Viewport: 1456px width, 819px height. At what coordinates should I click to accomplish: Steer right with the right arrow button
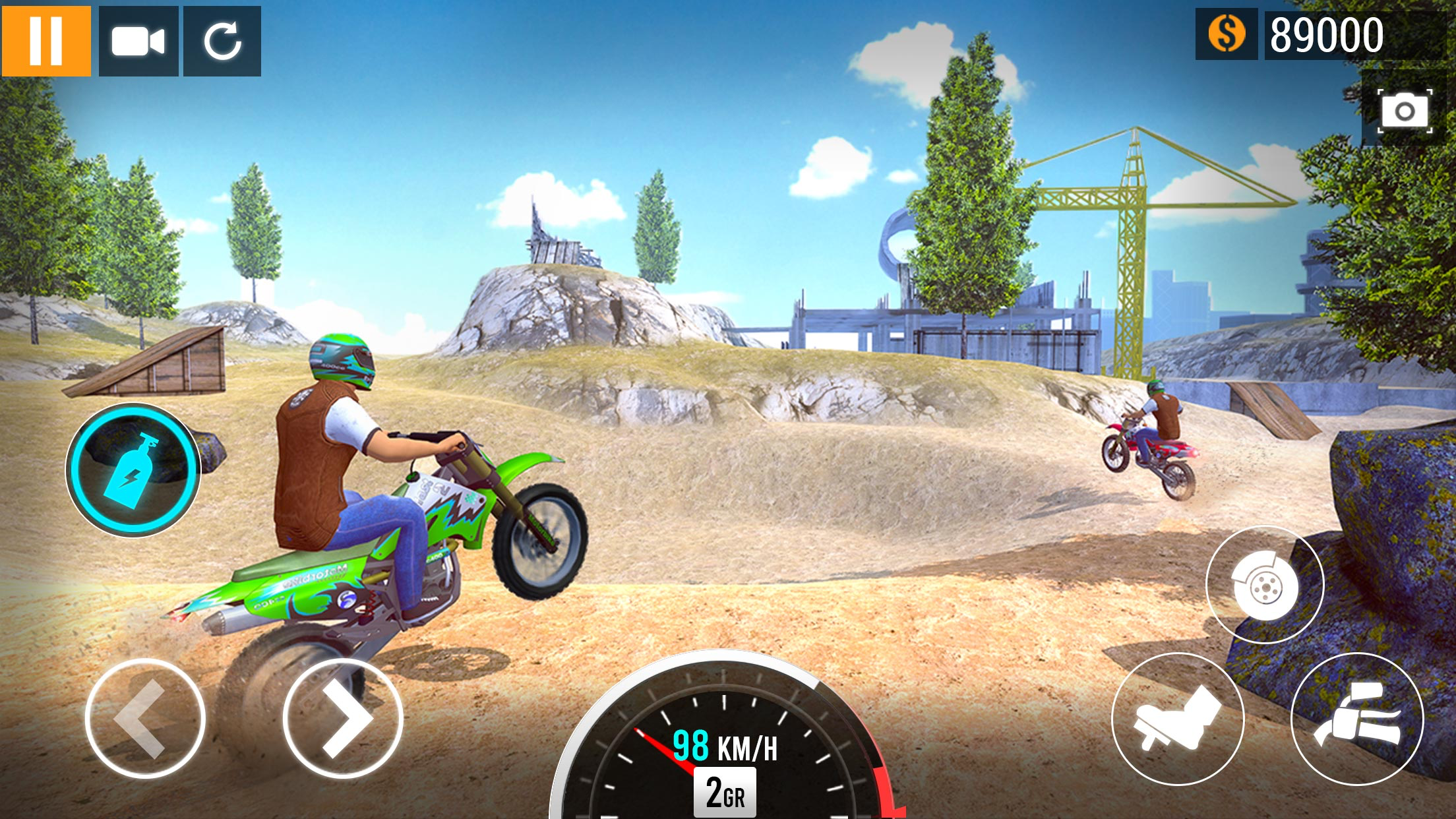343,717
